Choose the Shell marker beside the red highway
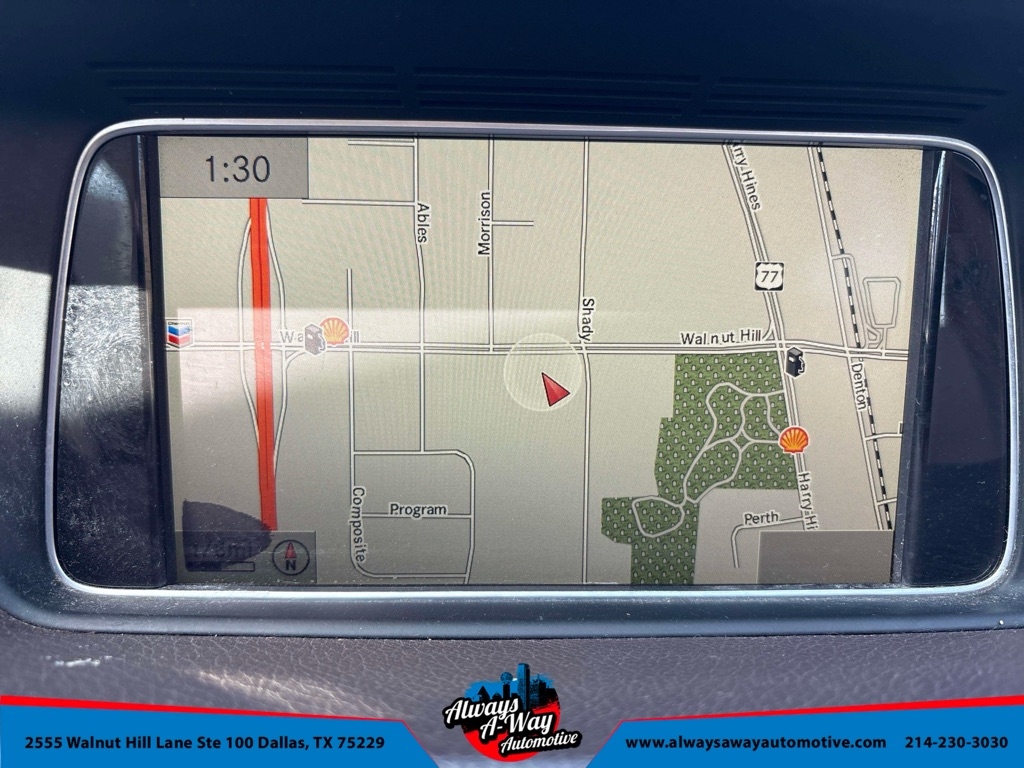 pyautogui.click(x=336, y=331)
